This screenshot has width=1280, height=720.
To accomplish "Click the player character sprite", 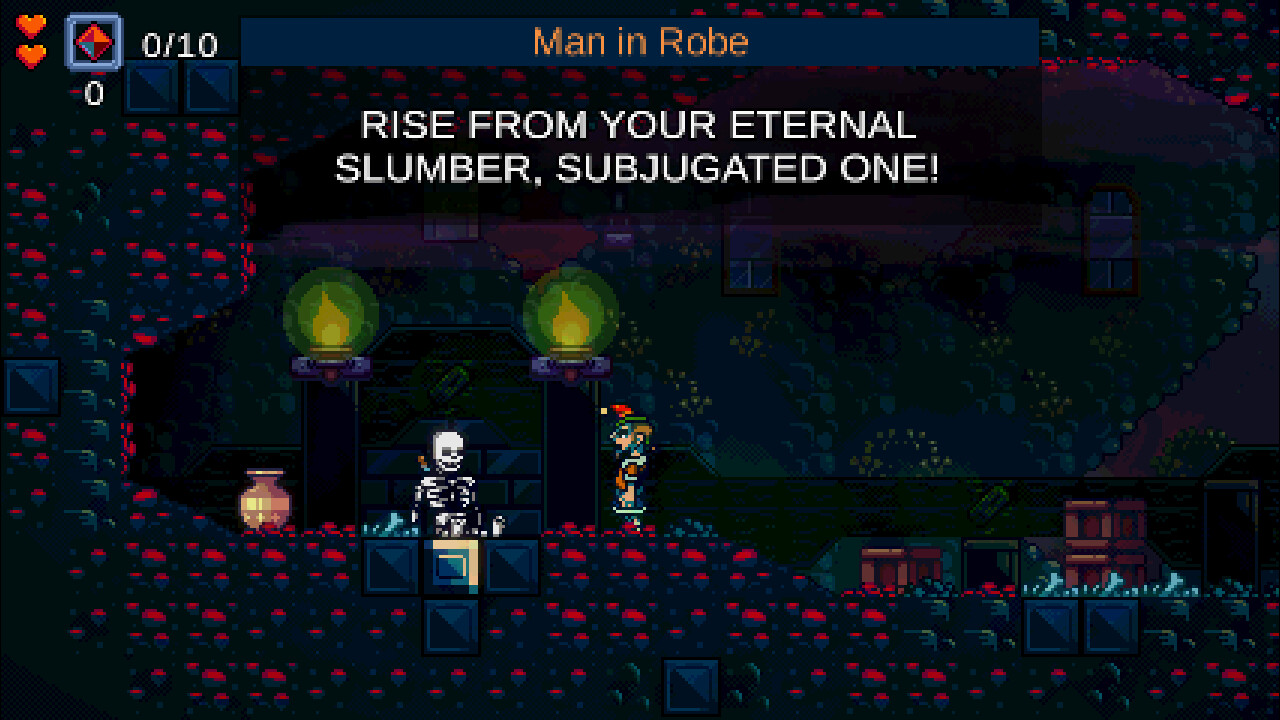I will tap(627, 460).
